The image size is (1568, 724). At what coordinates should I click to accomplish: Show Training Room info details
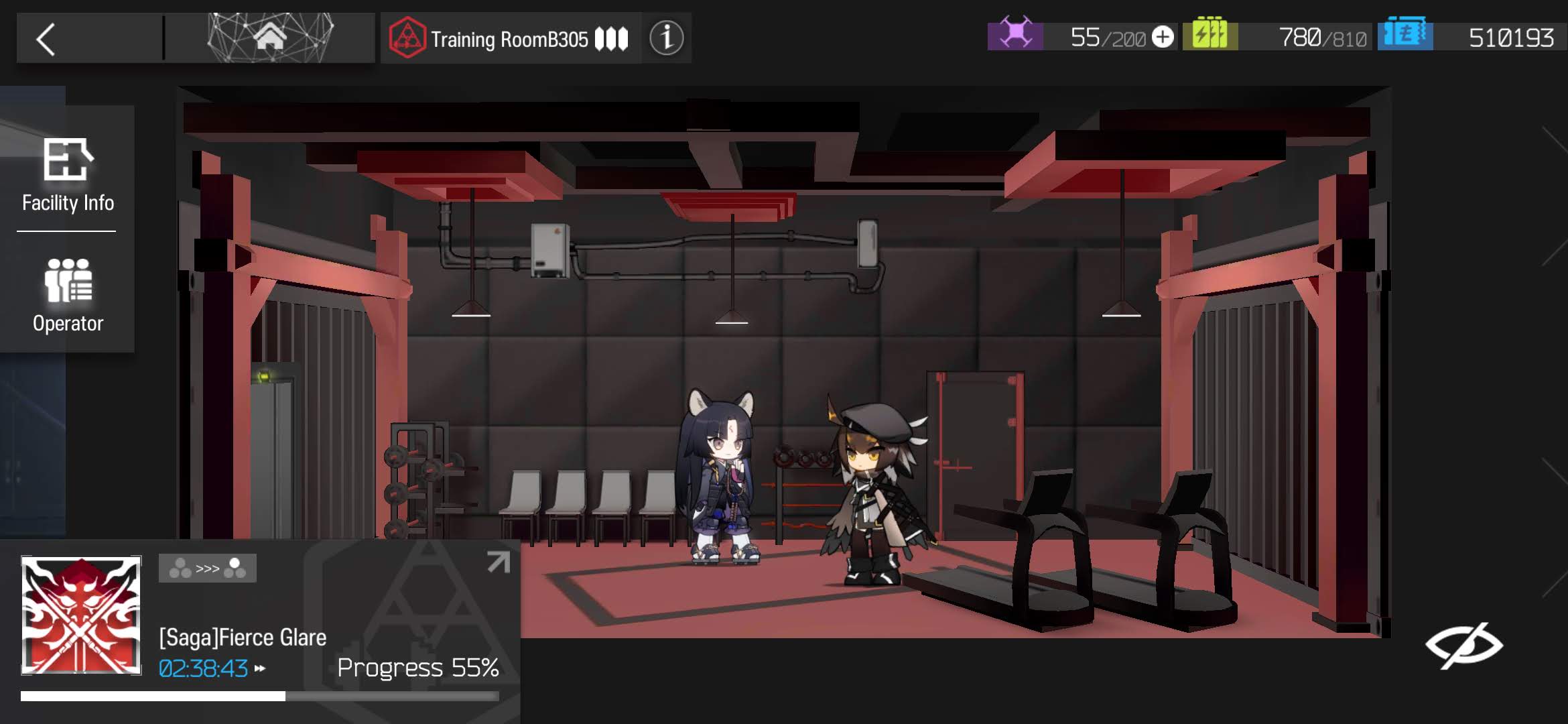pos(666,38)
